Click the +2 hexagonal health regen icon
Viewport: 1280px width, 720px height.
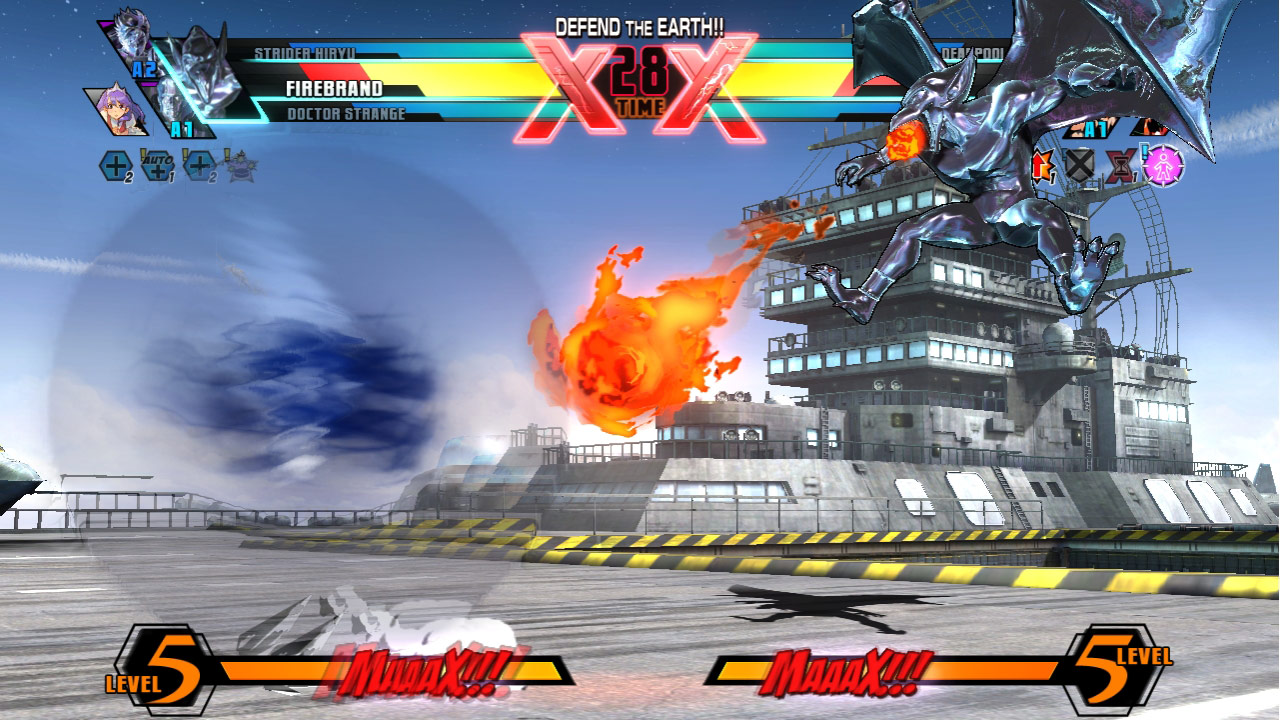(116, 163)
